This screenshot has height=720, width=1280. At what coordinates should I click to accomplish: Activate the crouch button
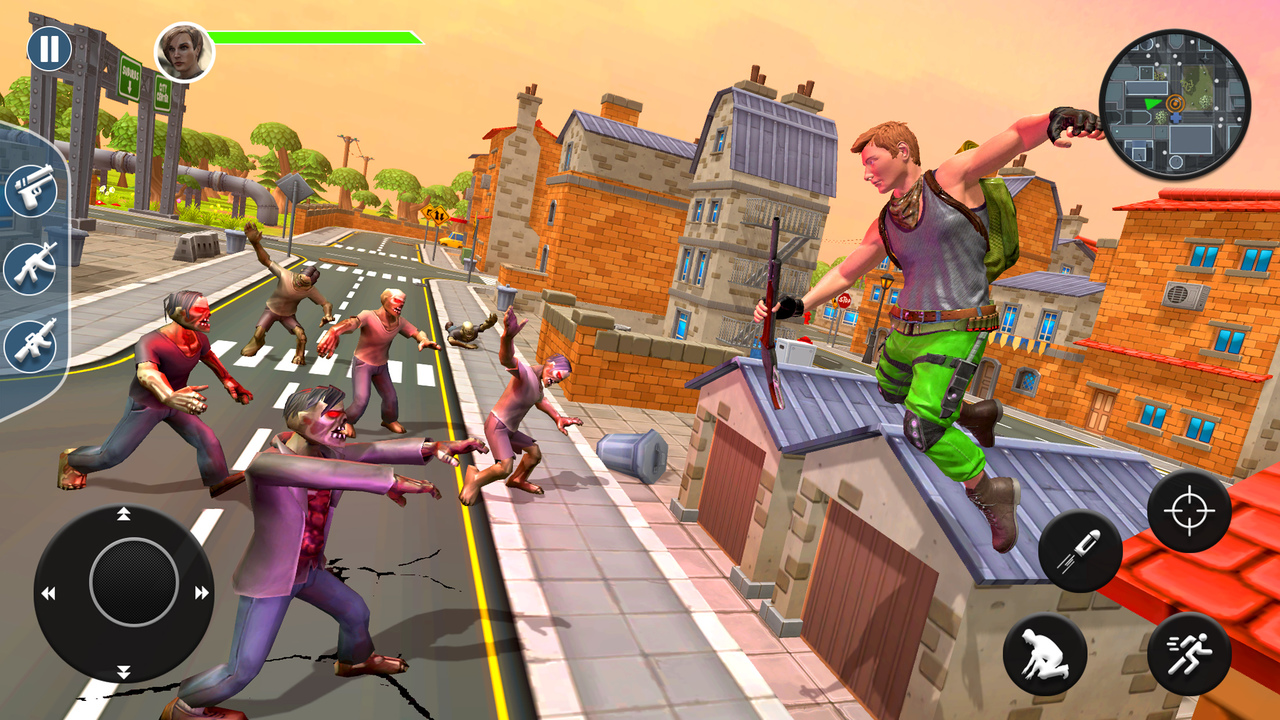pyautogui.click(x=1045, y=654)
